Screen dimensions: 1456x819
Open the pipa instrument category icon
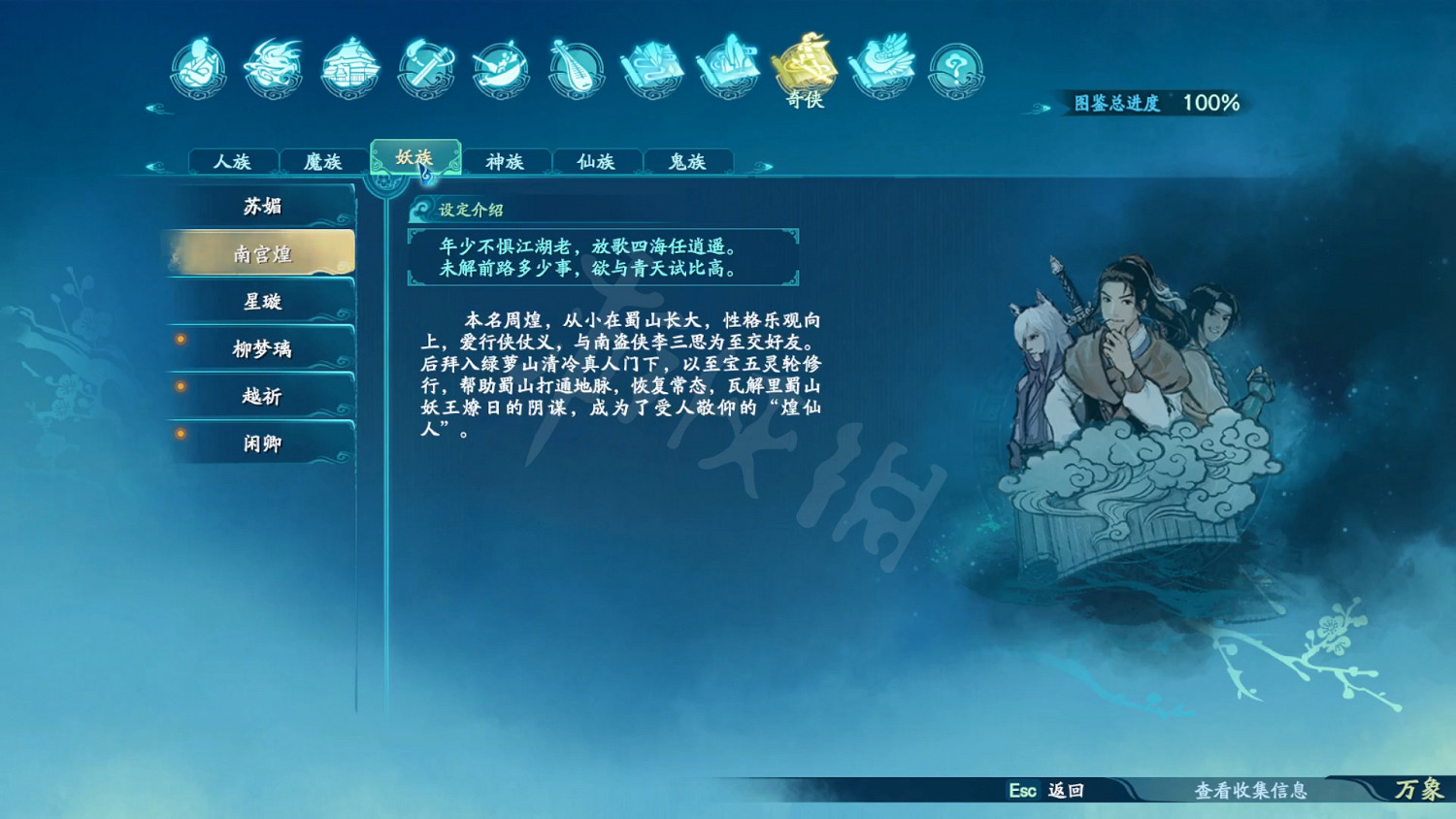coord(577,66)
